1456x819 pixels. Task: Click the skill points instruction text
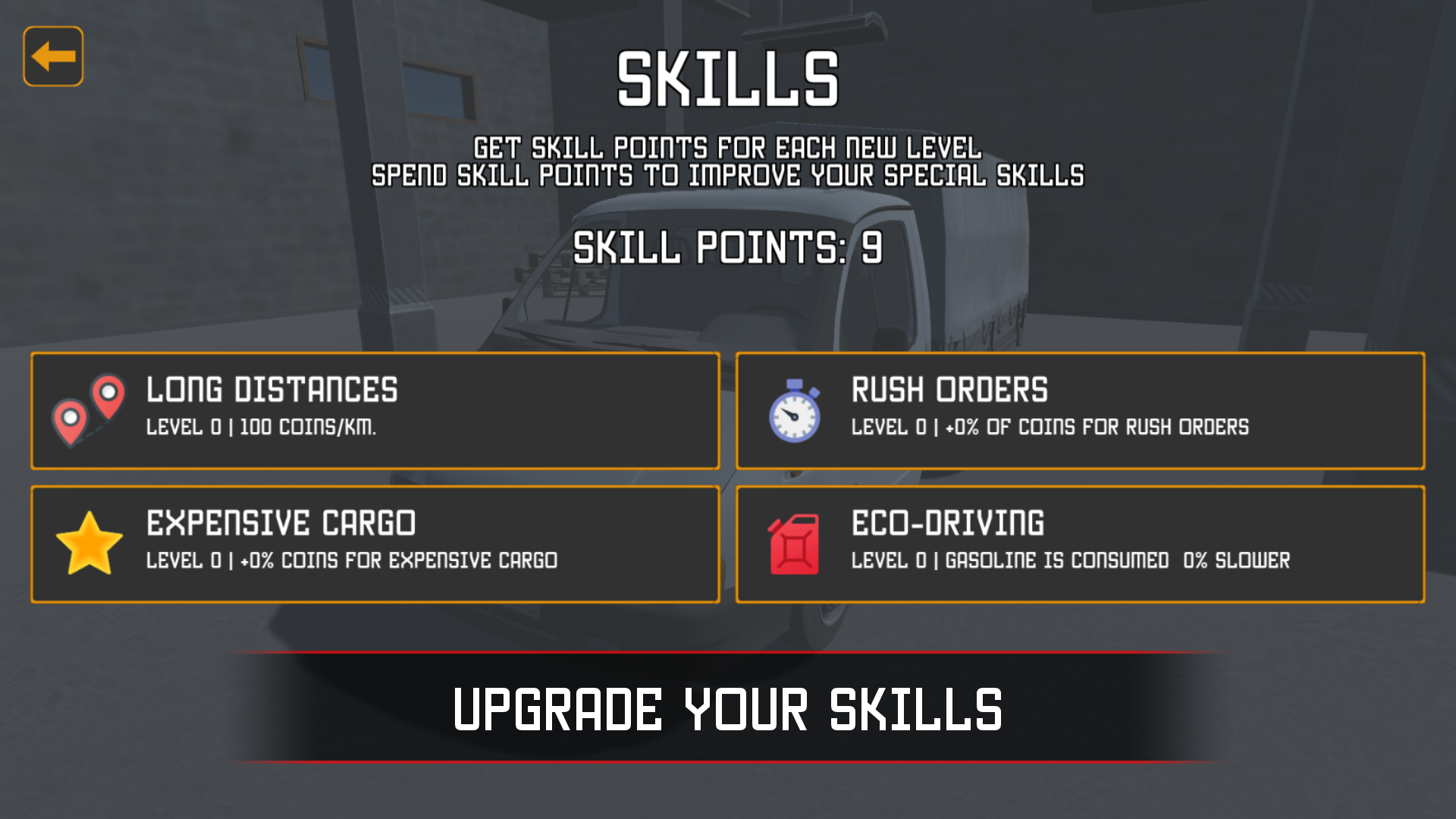tap(727, 159)
